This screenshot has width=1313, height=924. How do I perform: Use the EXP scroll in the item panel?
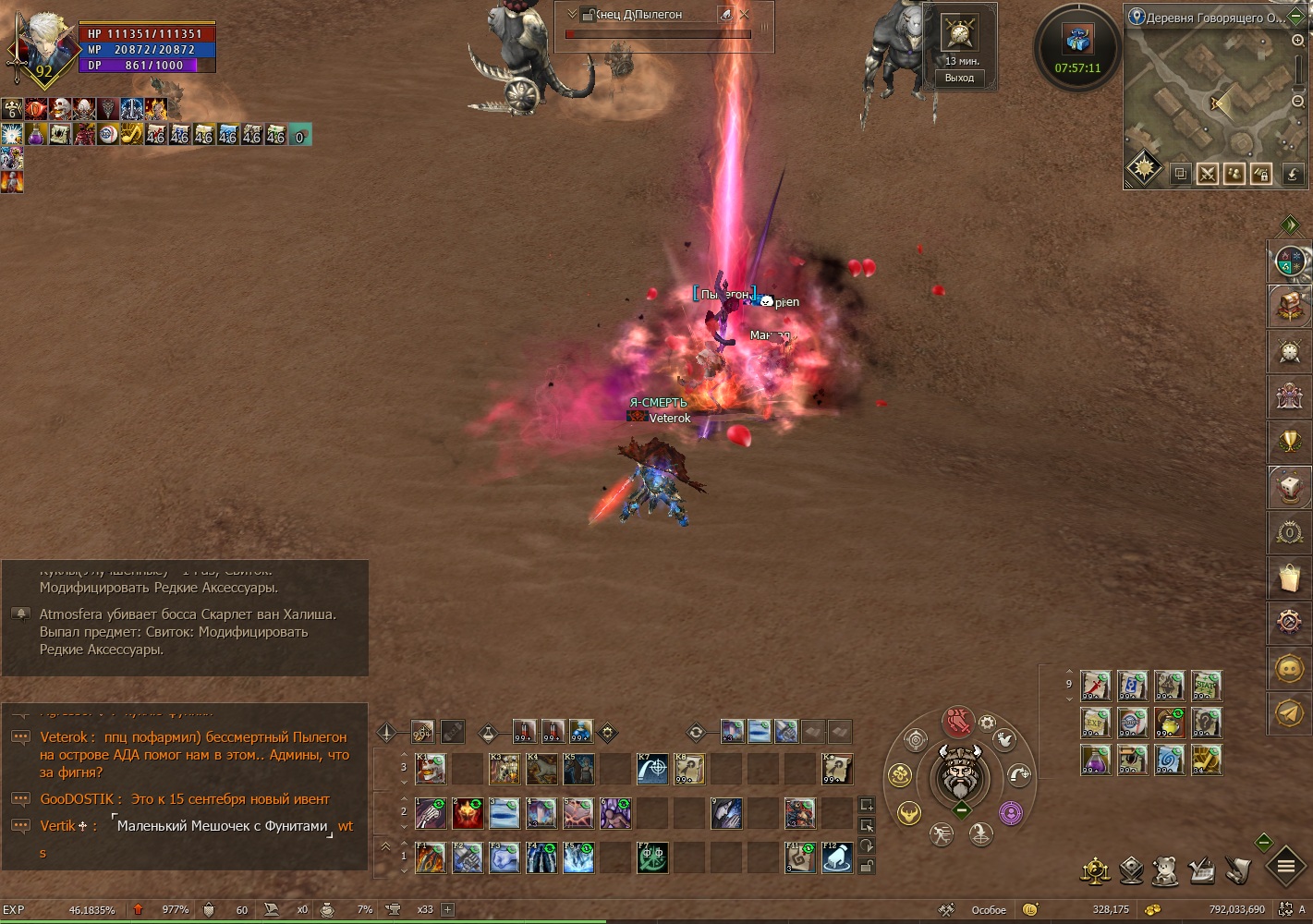(x=1096, y=723)
